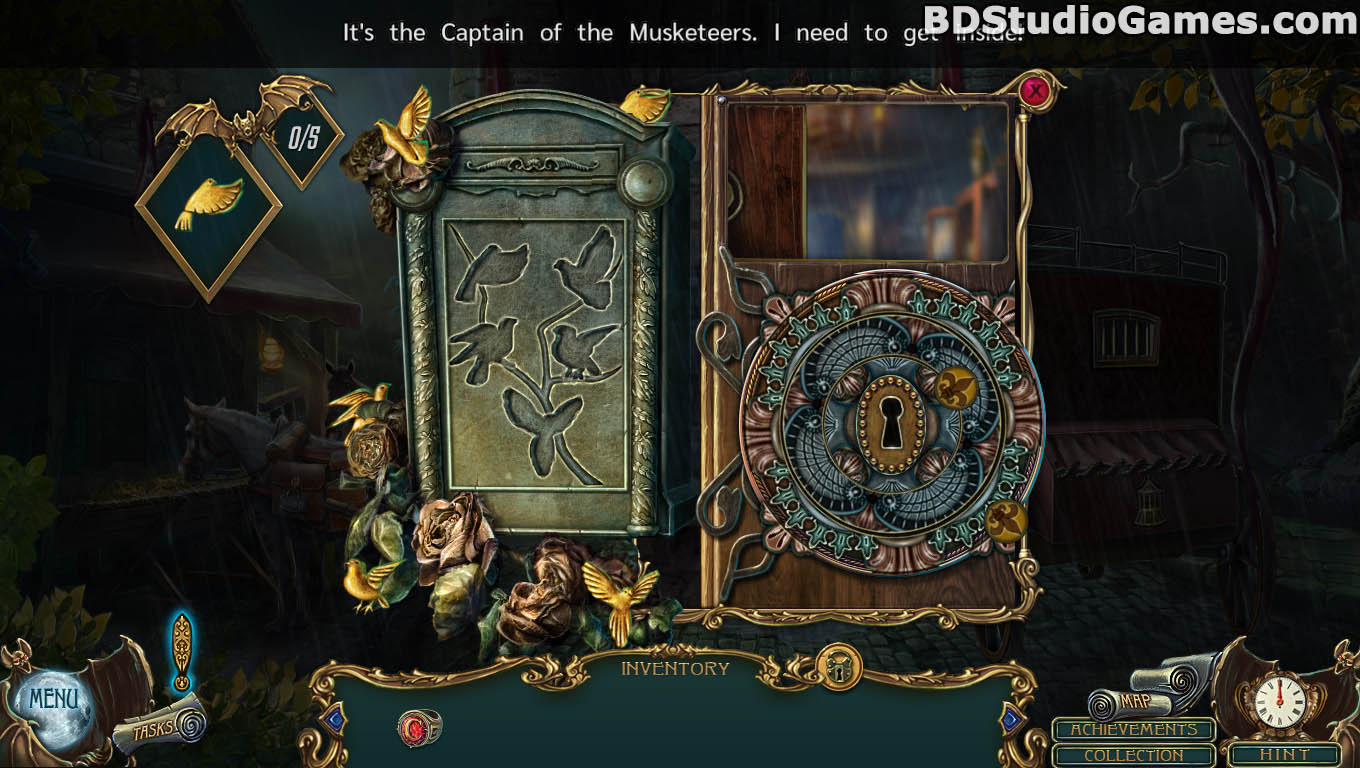This screenshot has height=768, width=1360.
Task: View the Achievements screen
Action: click(1133, 730)
